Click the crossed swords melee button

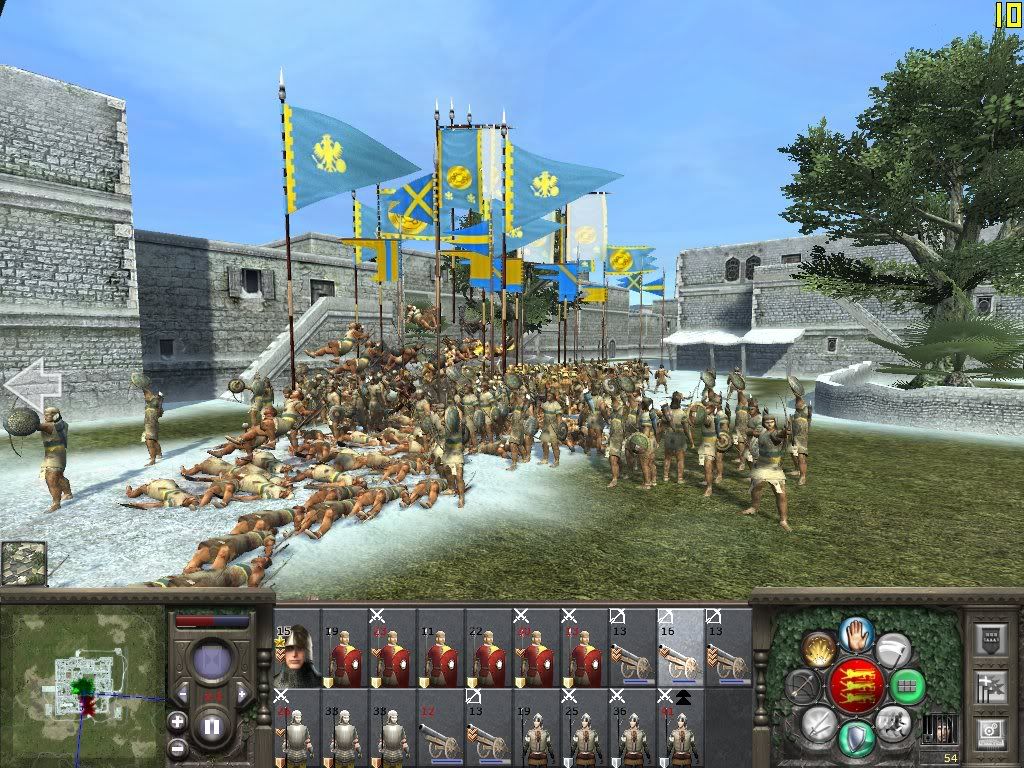(x=819, y=722)
